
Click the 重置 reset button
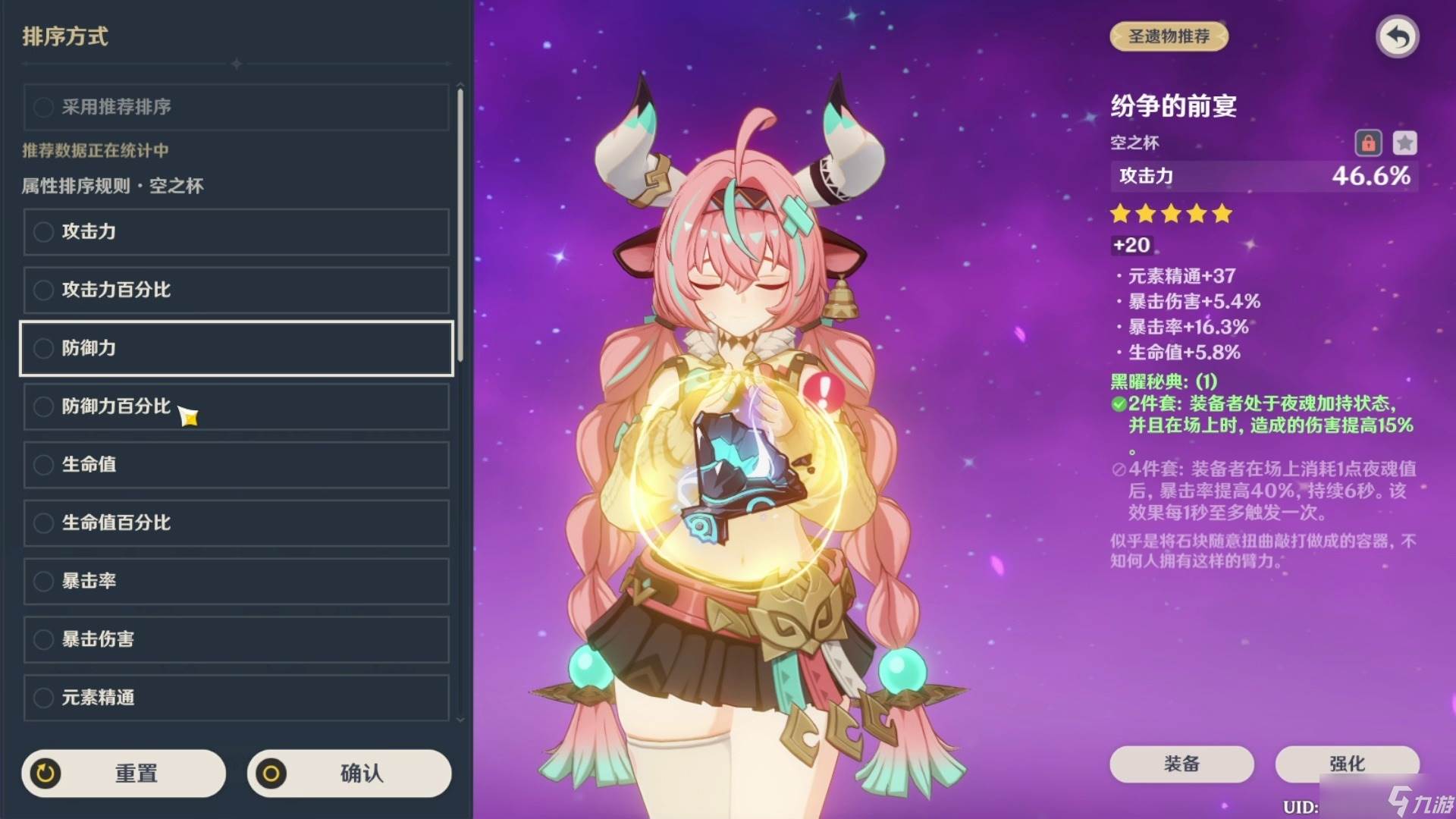pos(124,773)
